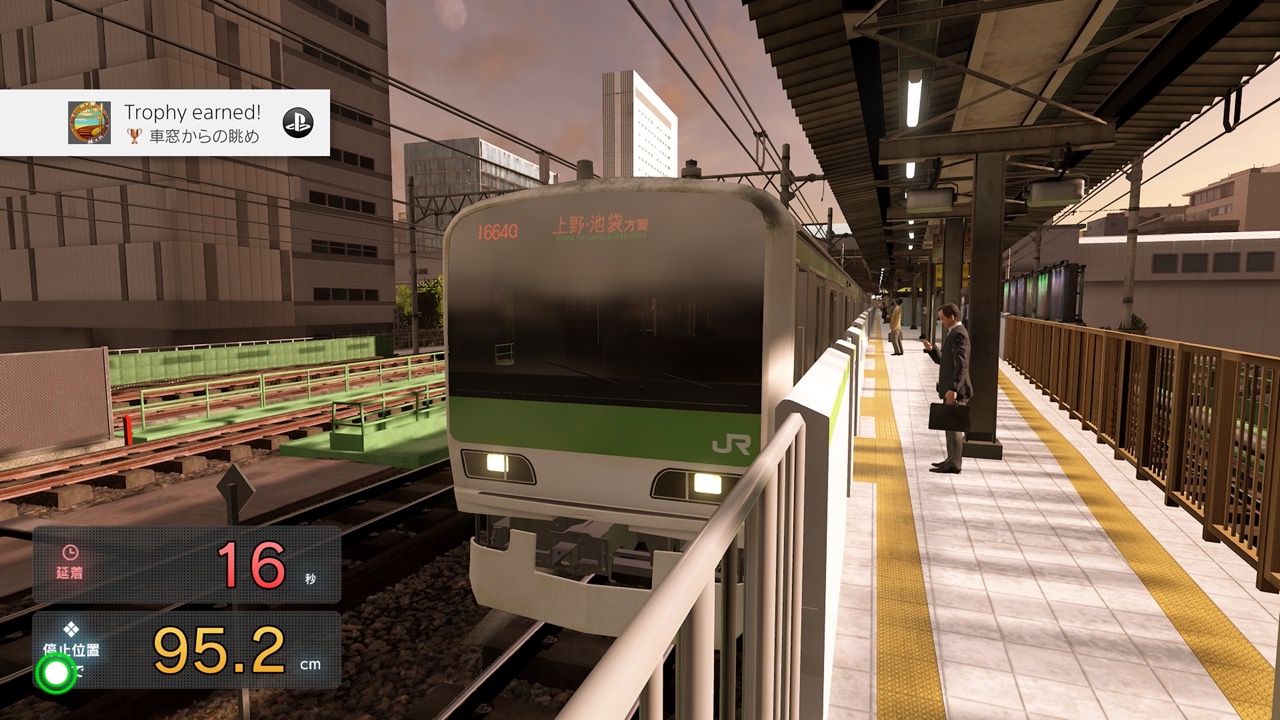Open the Trophy earned notification

tap(165, 123)
